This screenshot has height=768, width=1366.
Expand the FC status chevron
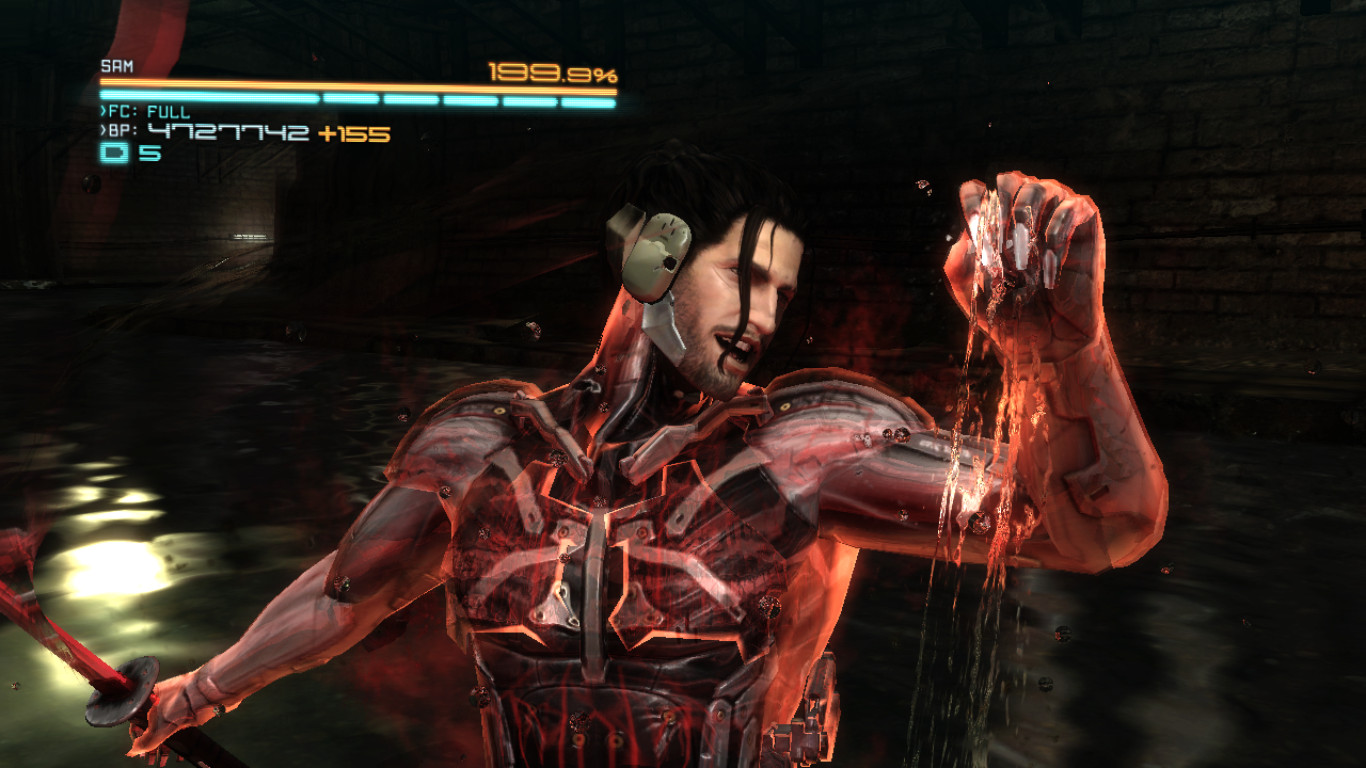(102, 113)
